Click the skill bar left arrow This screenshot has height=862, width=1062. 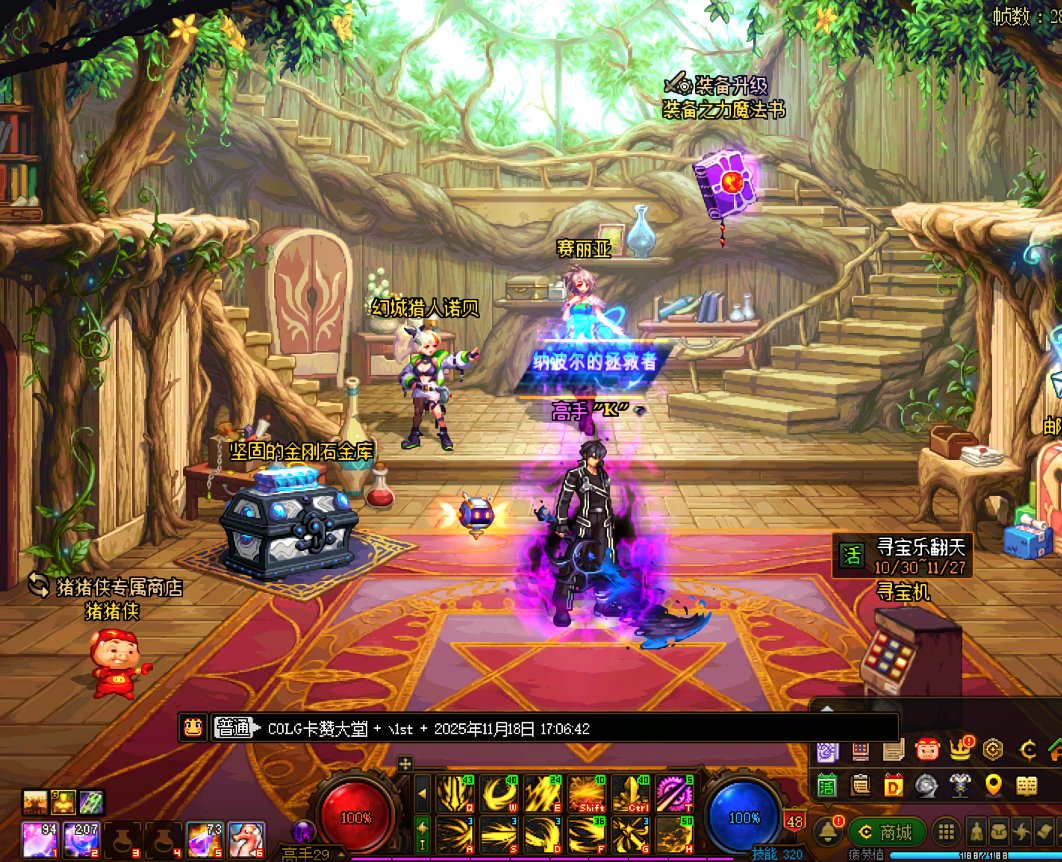pyautogui.click(x=422, y=794)
